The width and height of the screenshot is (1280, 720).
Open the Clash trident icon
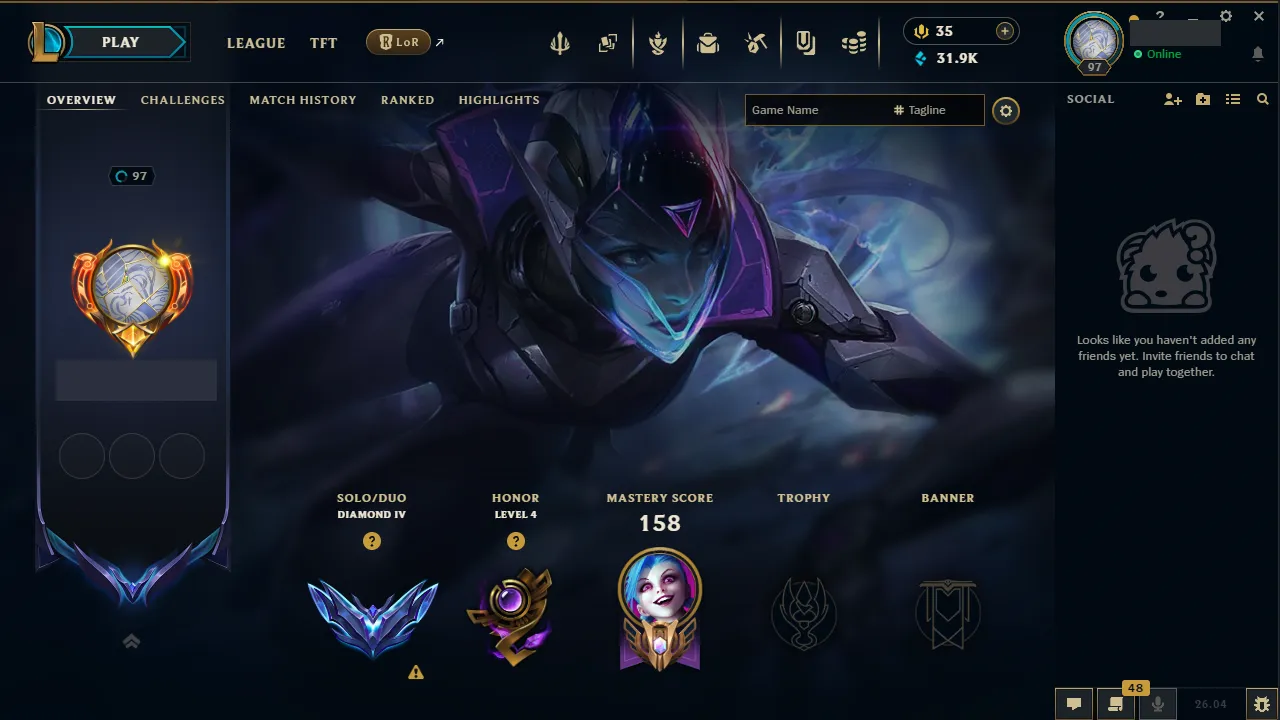click(559, 42)
